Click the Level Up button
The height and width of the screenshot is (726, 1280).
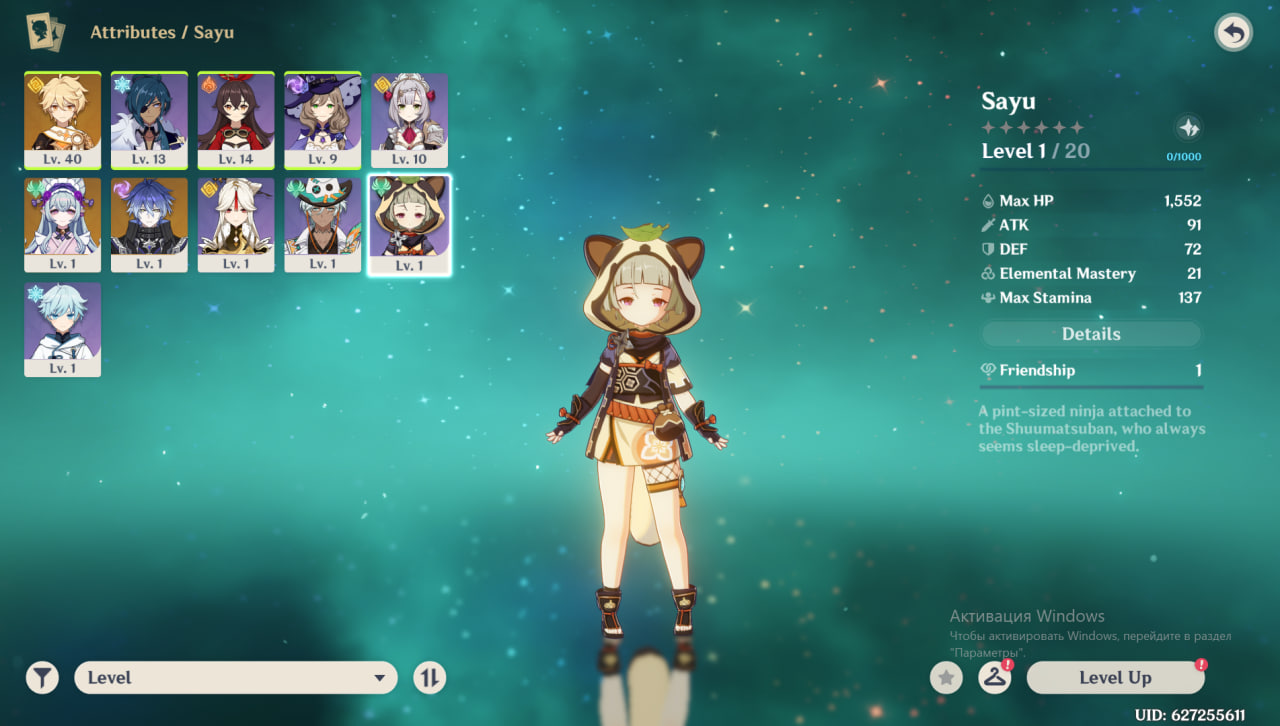1115,678
